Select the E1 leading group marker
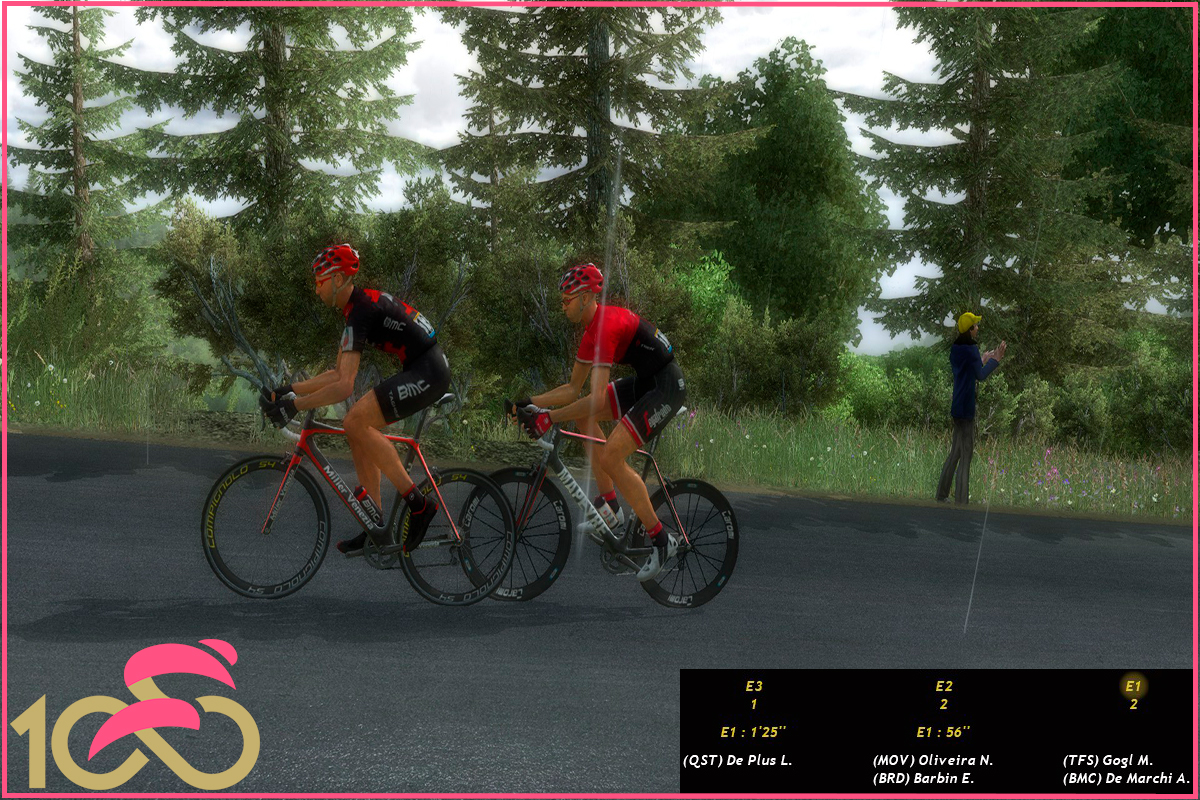The image size is (1200, 800). (x=1133, y=686)
